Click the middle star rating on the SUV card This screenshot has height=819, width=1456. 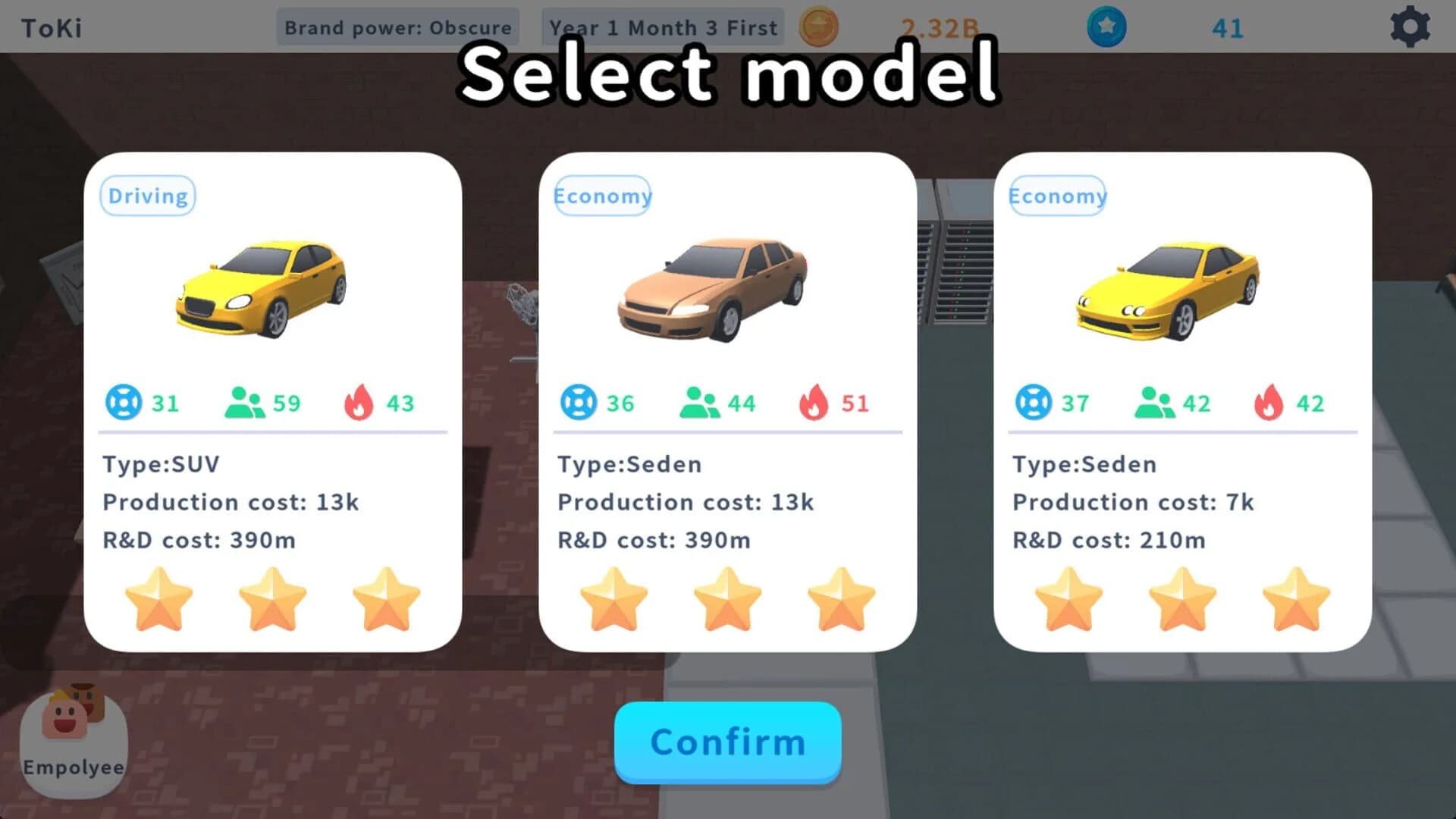(x=271, y=599)
